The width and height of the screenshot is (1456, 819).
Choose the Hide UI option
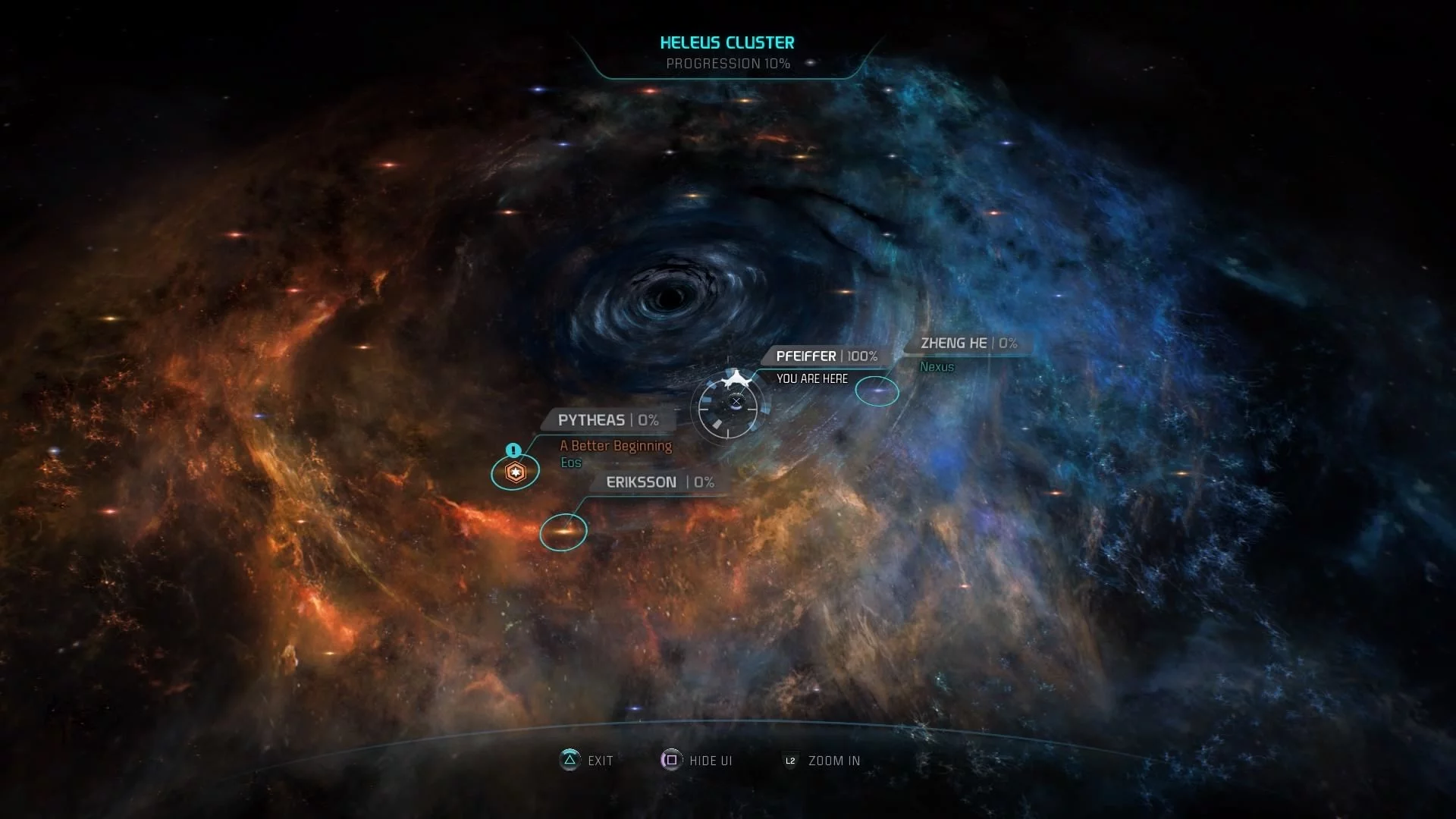pyautogui.click(x=697, y=761)
